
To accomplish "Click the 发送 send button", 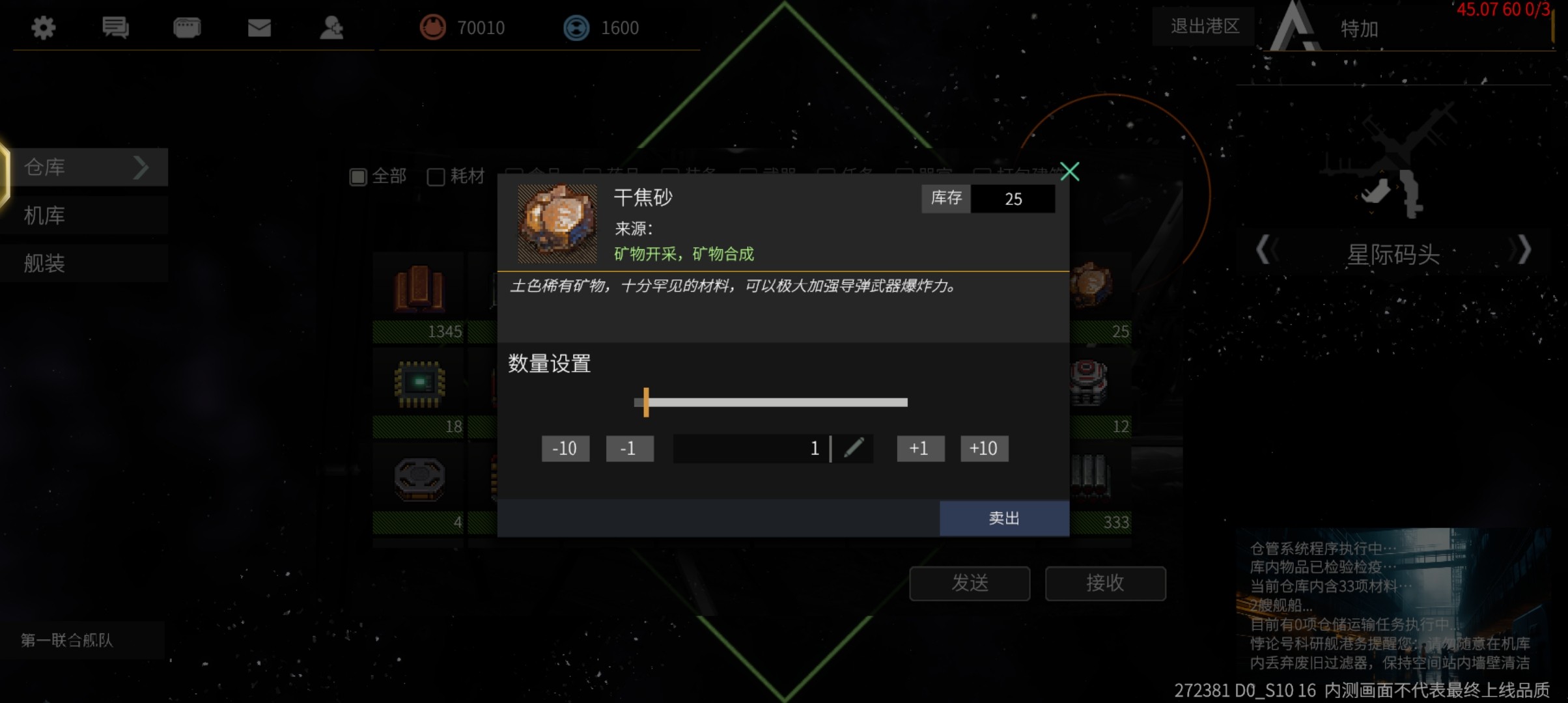I will pyautogui.click(x=970, y=583).
